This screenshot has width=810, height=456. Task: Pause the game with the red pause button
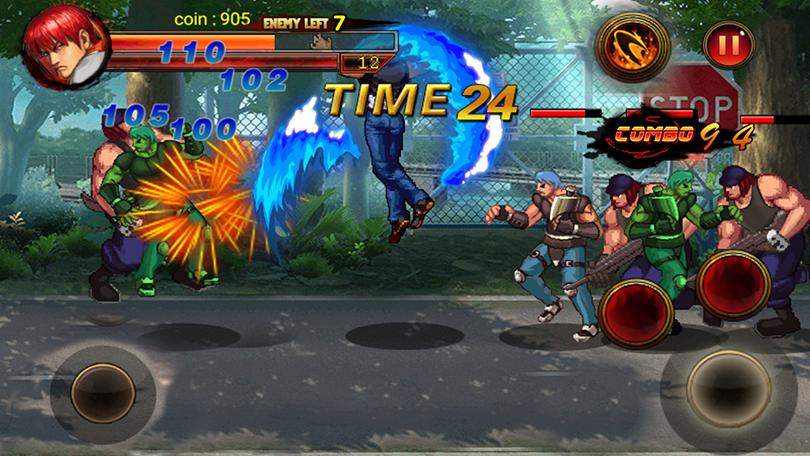[722, 45]
